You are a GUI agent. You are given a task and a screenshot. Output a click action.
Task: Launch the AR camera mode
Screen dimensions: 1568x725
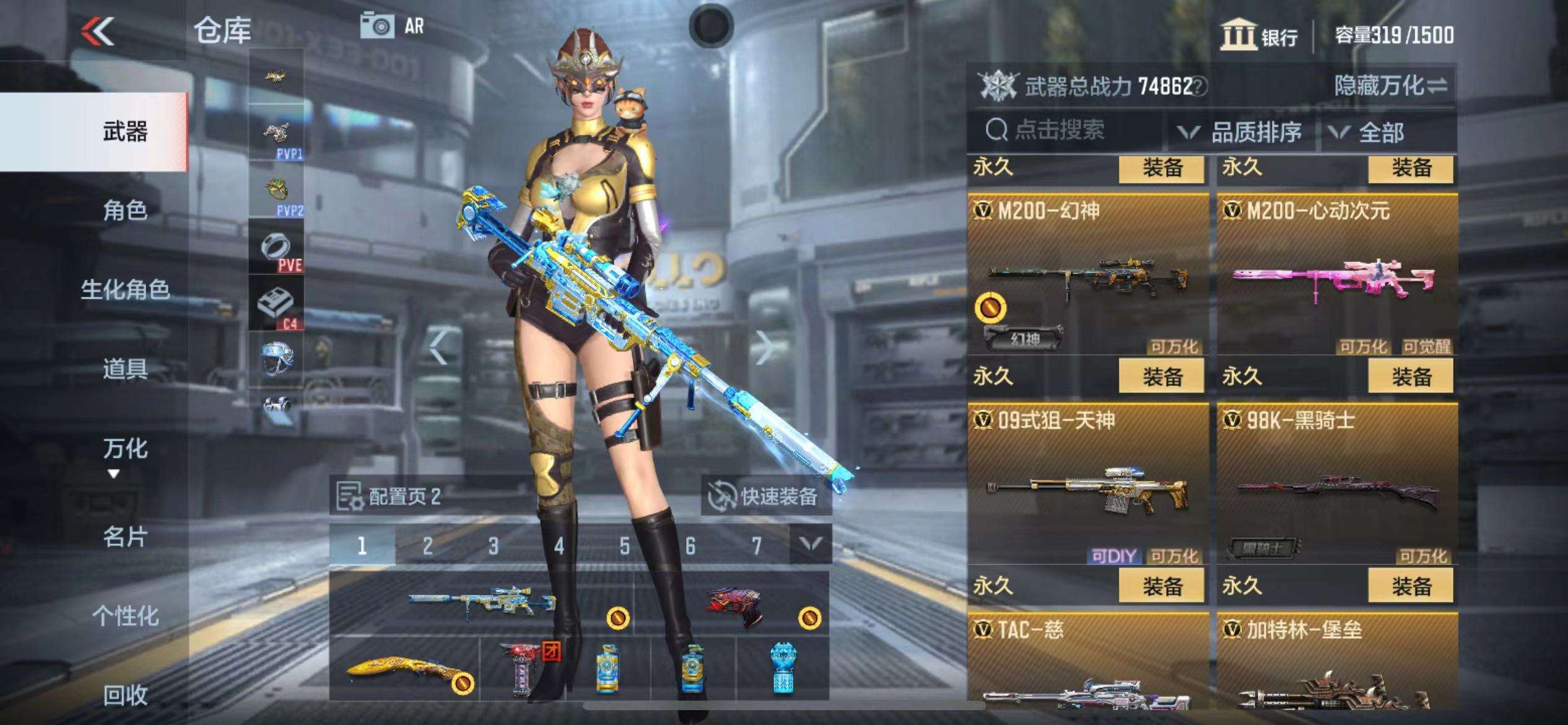coord(393,27)
